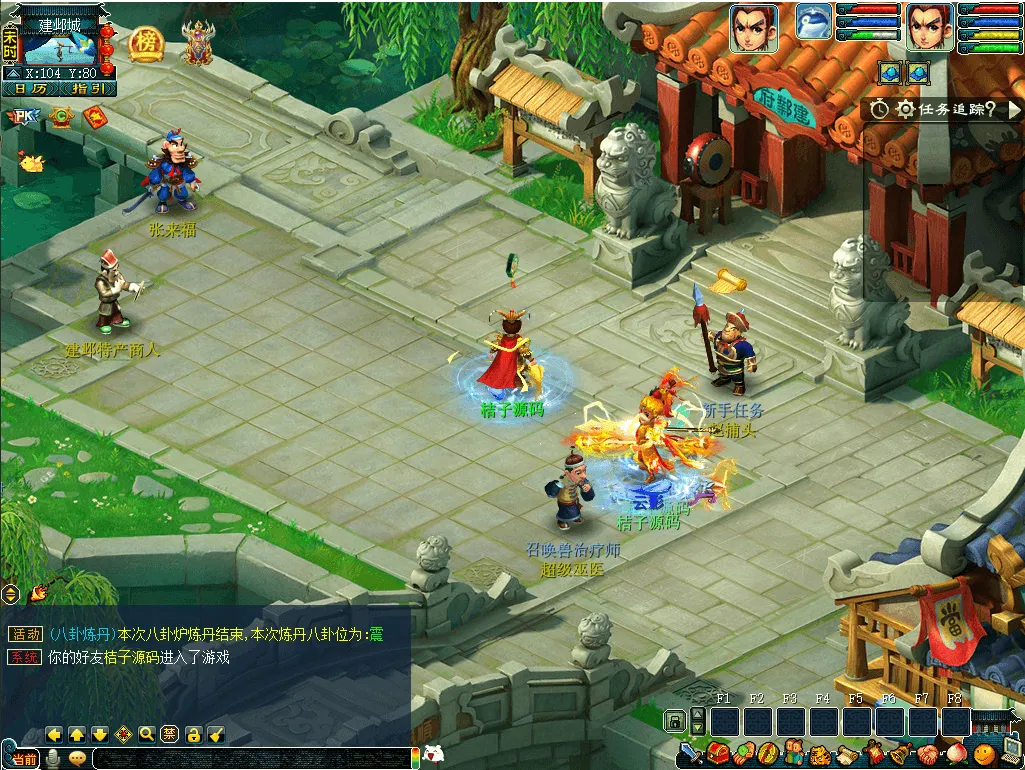
Task: Clear chat with the broom button
Action: tap(216, 734)
